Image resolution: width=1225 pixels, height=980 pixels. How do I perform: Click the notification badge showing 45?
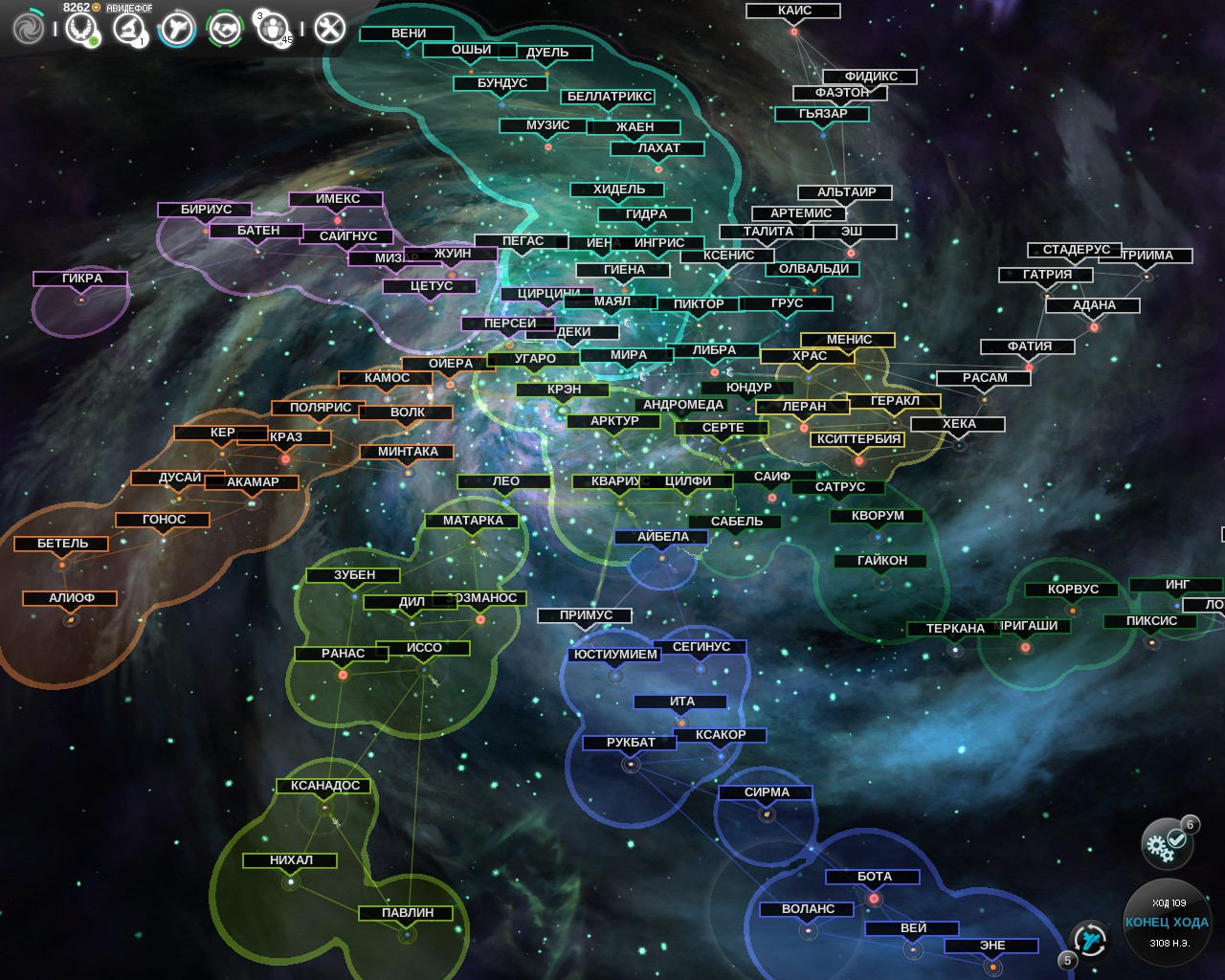tap(284, 40)
